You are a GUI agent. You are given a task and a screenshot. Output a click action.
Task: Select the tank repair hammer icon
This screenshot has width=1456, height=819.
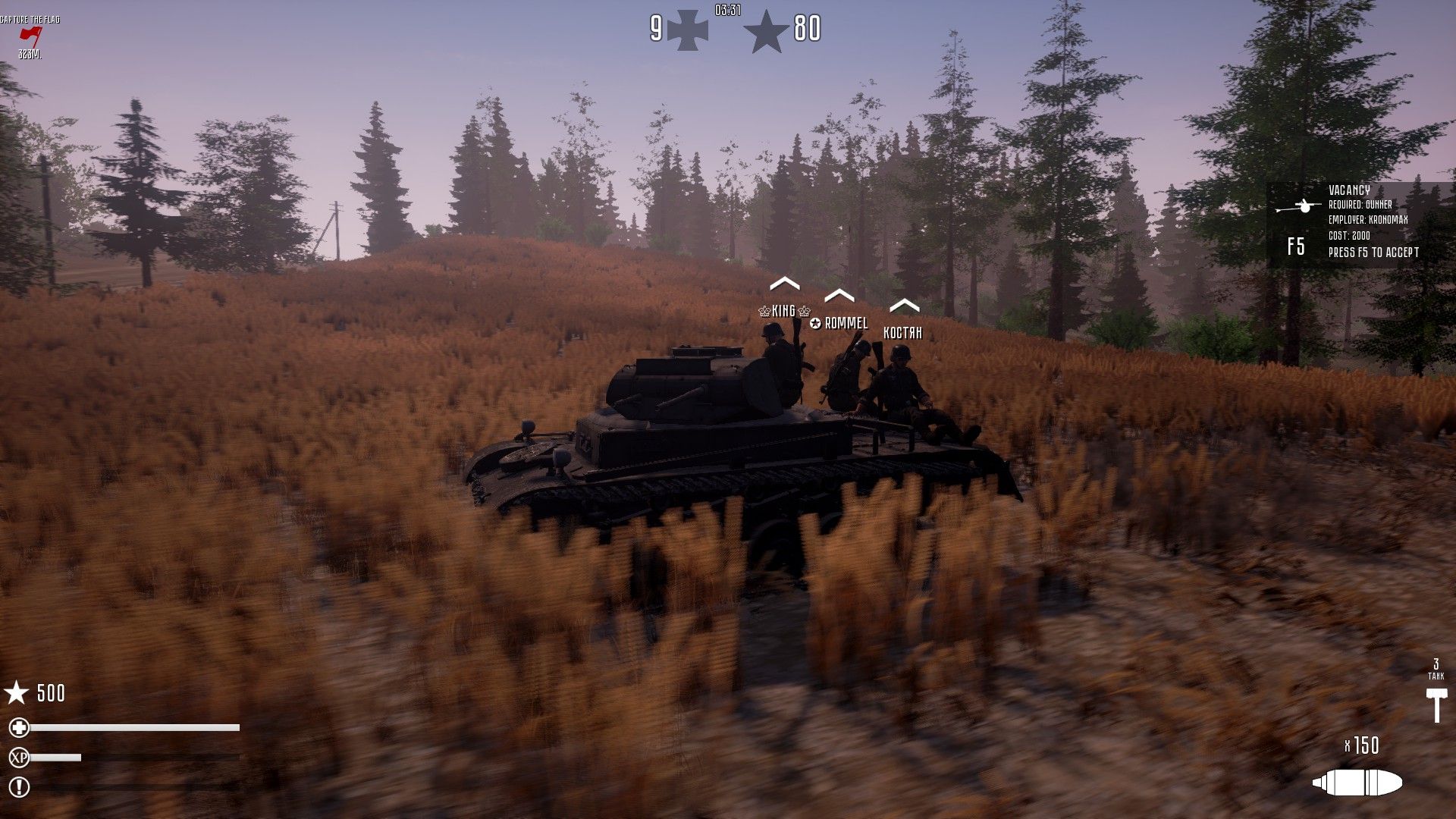click(1436, 704)
